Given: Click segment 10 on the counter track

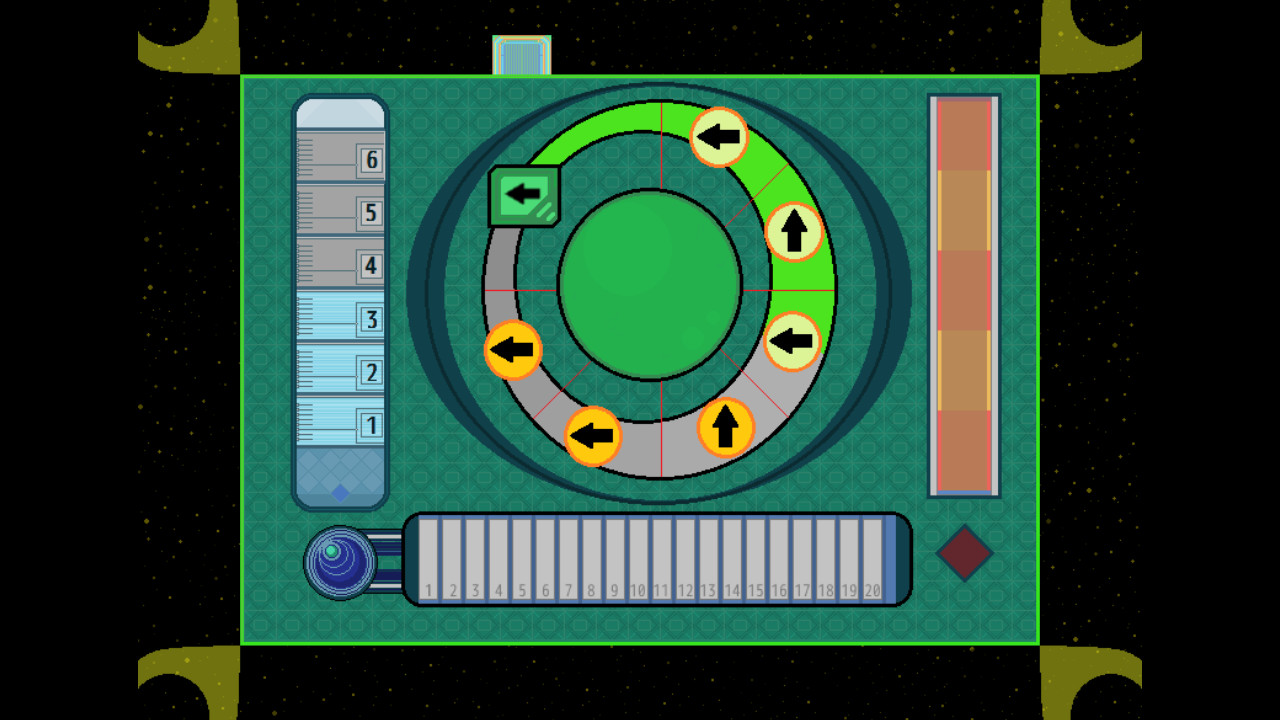Looking at the screenshot, I should [x=637, y=560].
